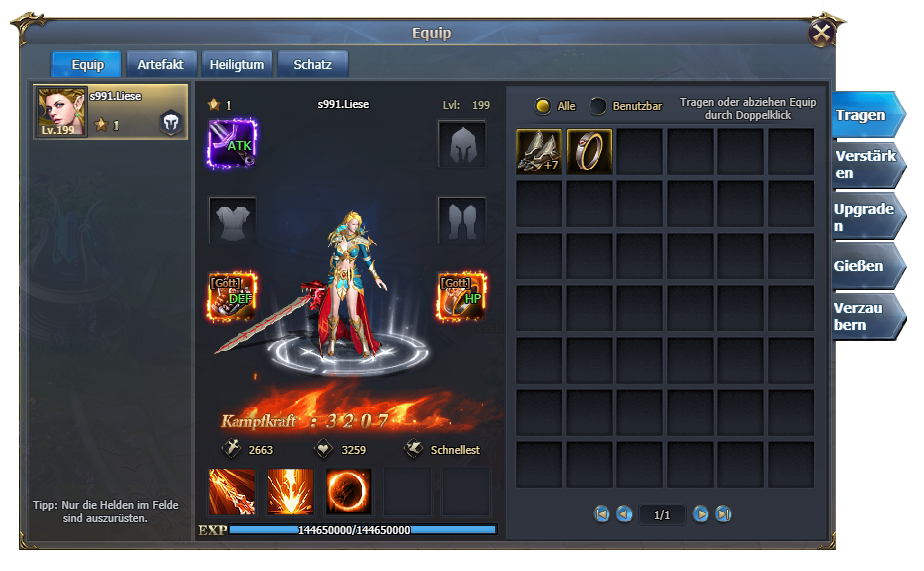Open the Heiligtum tab
This screenshot has width=924, height=571.
click(x=237, y=65)
